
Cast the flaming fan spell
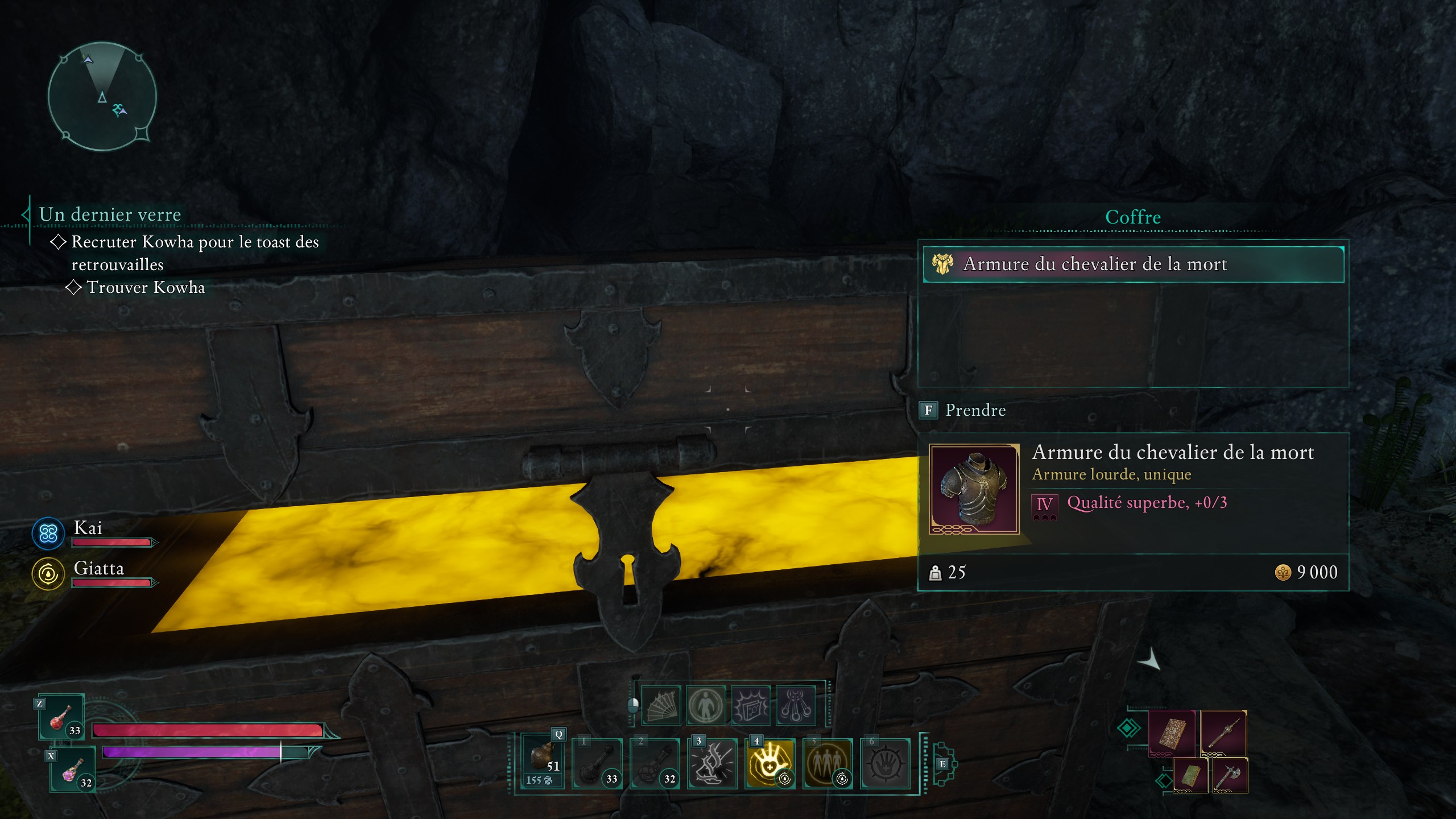coord(660,705)
